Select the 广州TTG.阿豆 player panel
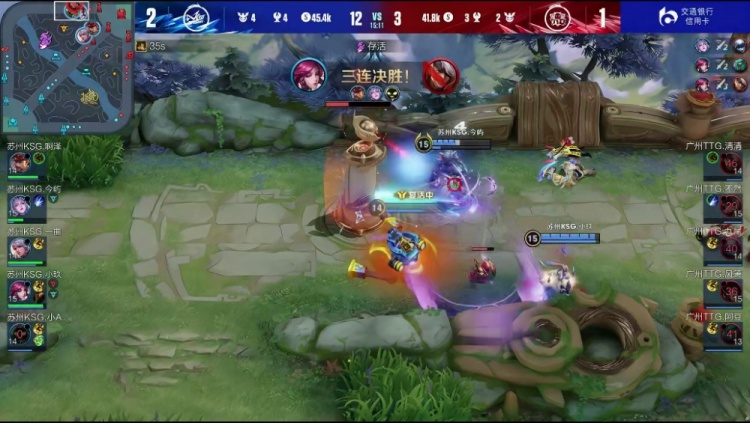Screen dimensions: 750x423 pos(722,331)
